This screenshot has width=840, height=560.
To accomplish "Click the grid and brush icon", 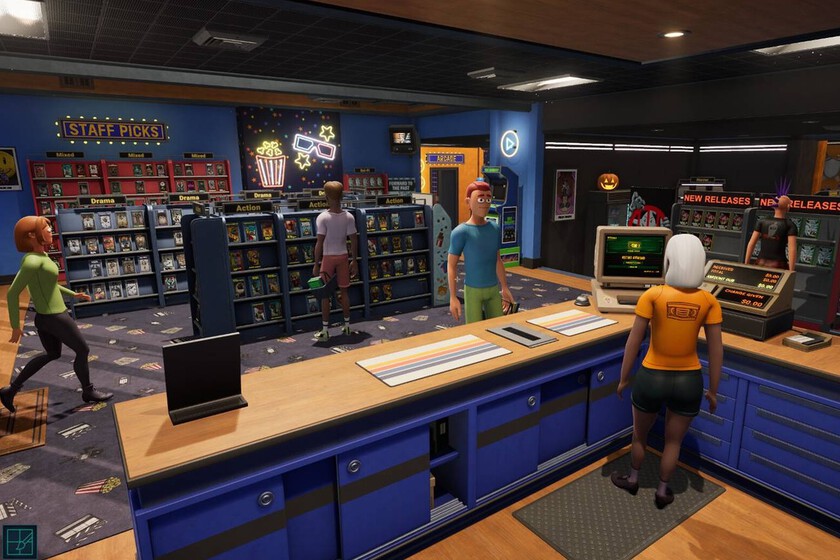I will (x=19, y=541).
